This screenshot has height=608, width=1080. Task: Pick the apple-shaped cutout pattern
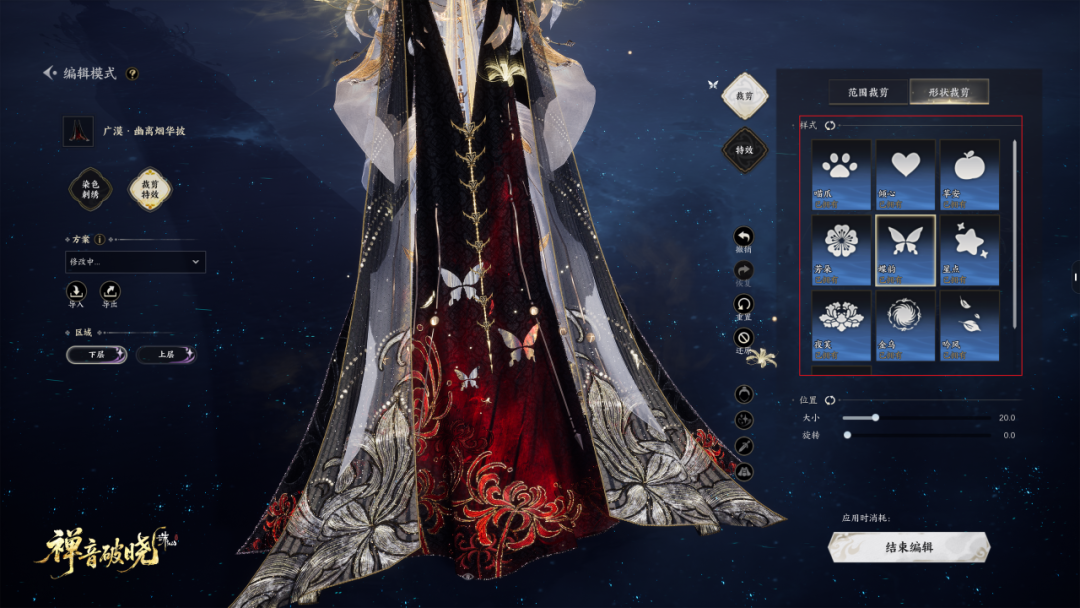point(969,174)
